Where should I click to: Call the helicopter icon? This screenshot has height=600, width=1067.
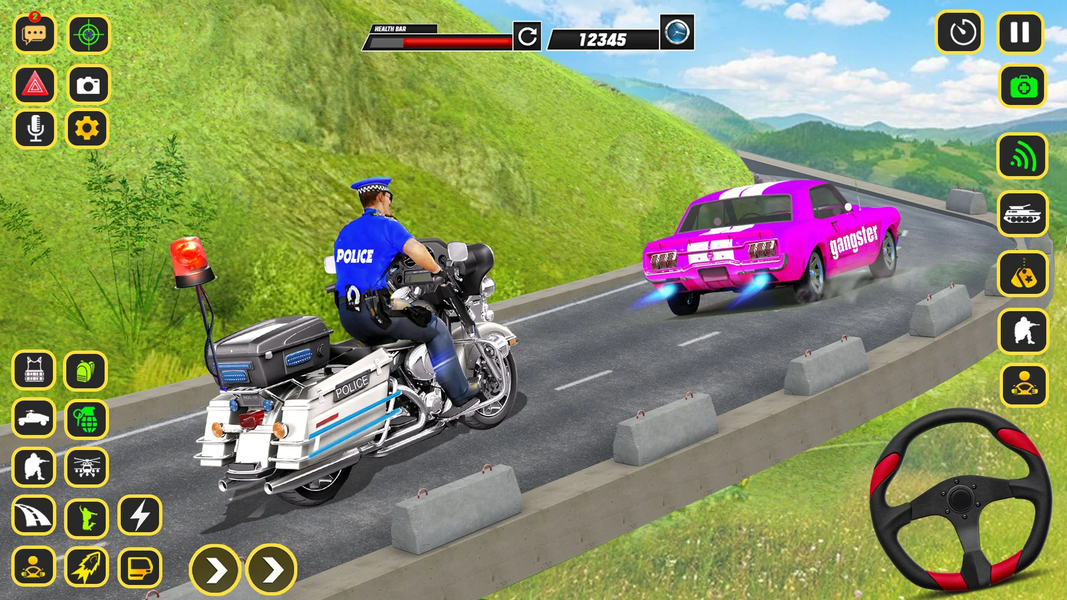pos(86,467)
